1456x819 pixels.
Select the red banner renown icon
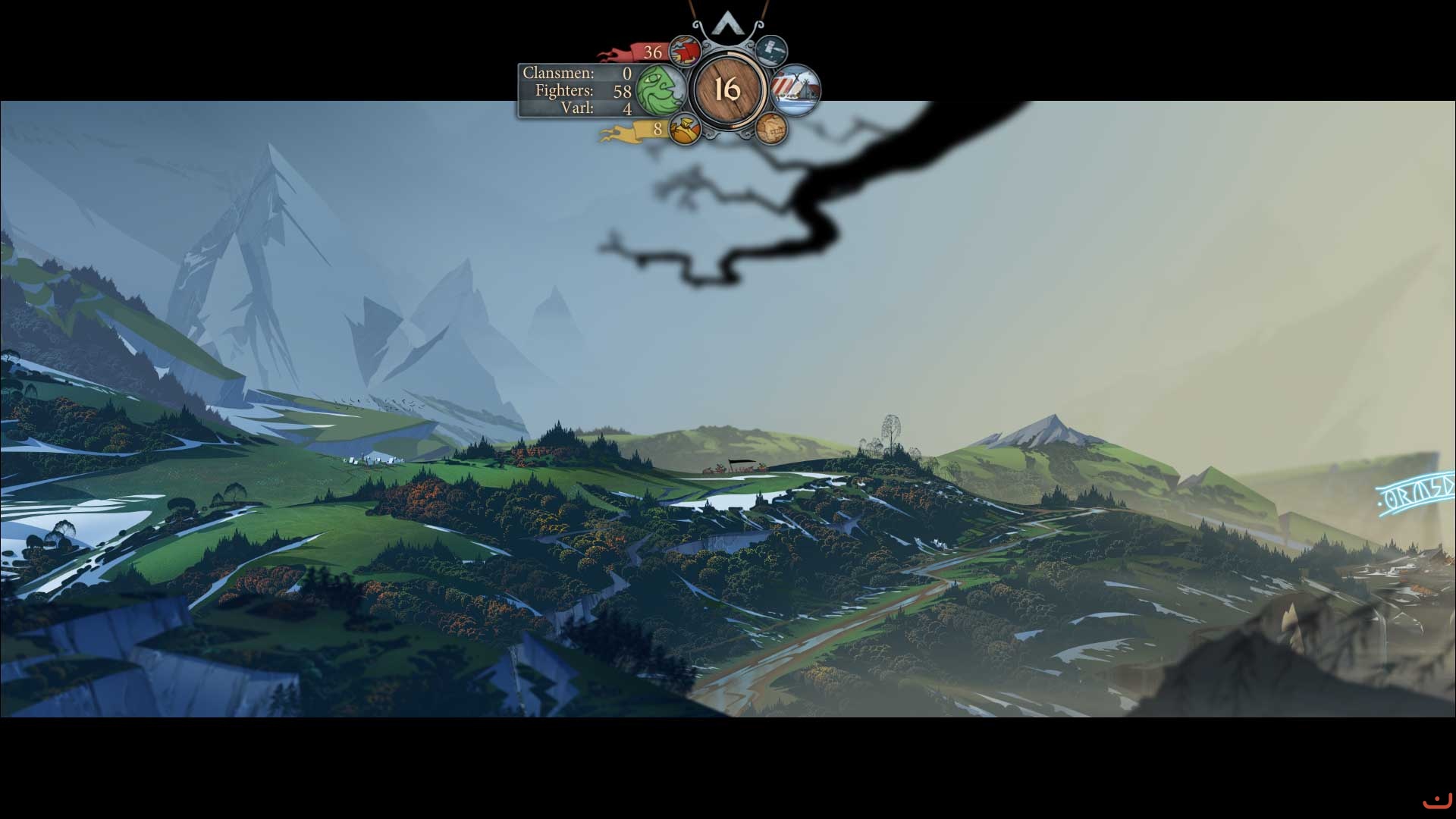click(x=684, y=52)
